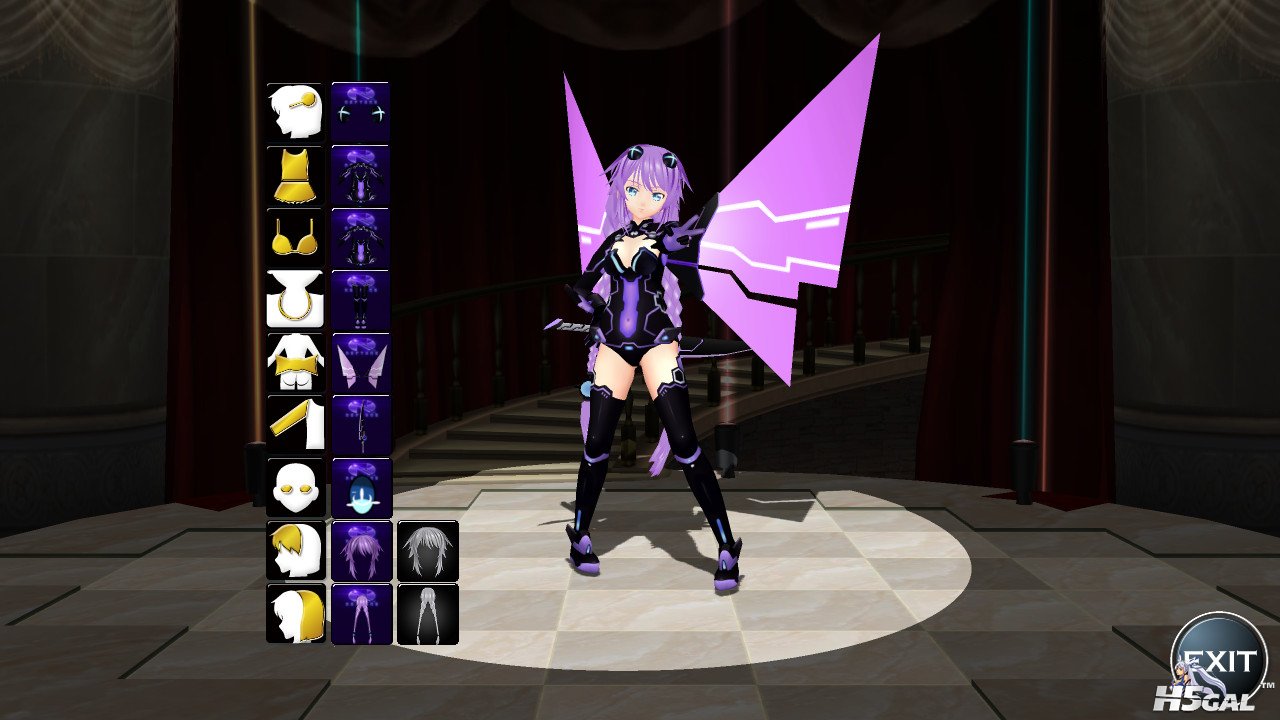Select the gold necklace category icon
The height and width of the screenshot is (720, 1280).
(295, 299)
